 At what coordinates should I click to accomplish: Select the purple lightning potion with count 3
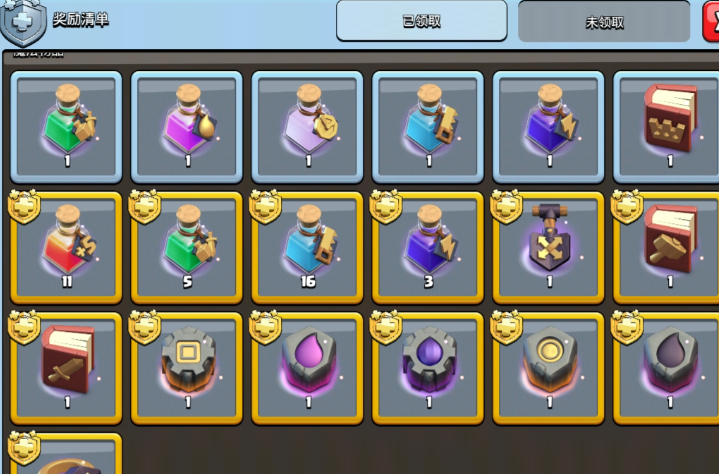pyautogui.click(x=428, y=246)
